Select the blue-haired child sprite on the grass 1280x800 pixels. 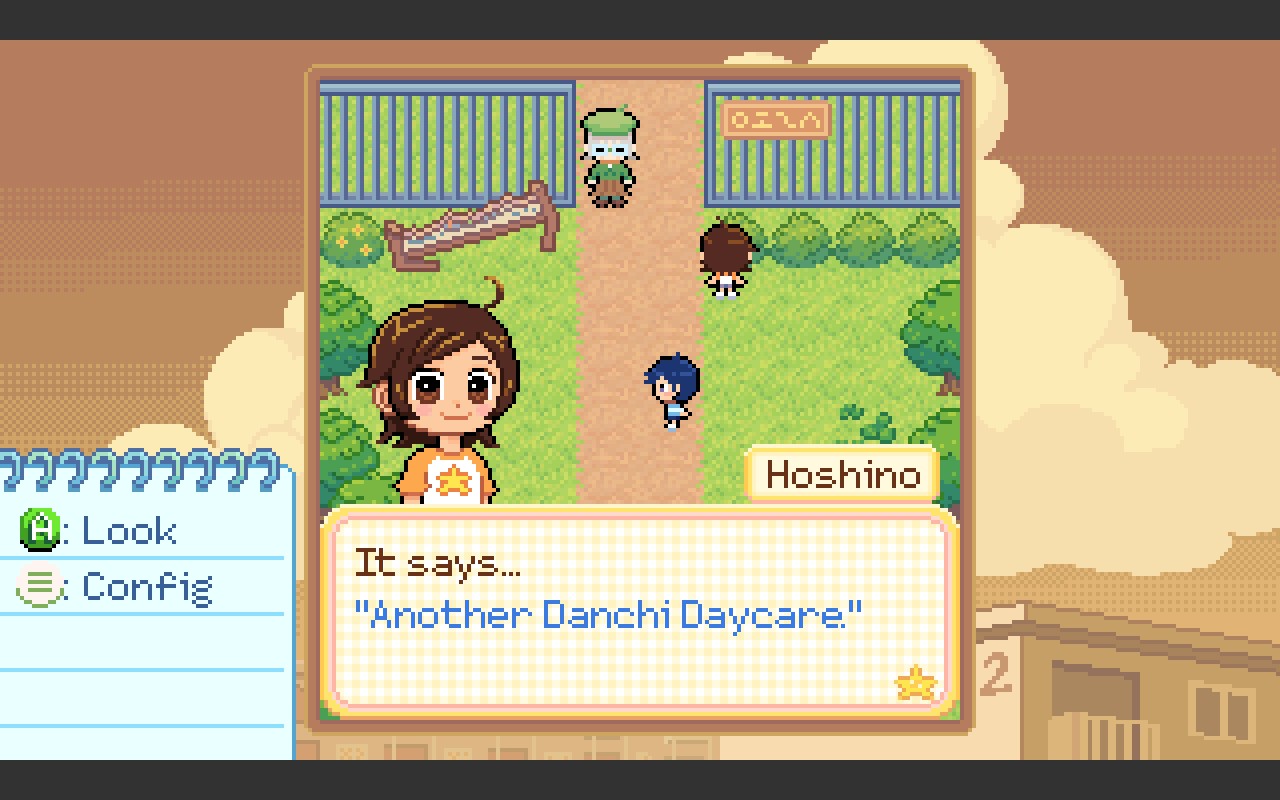(668, 383)
